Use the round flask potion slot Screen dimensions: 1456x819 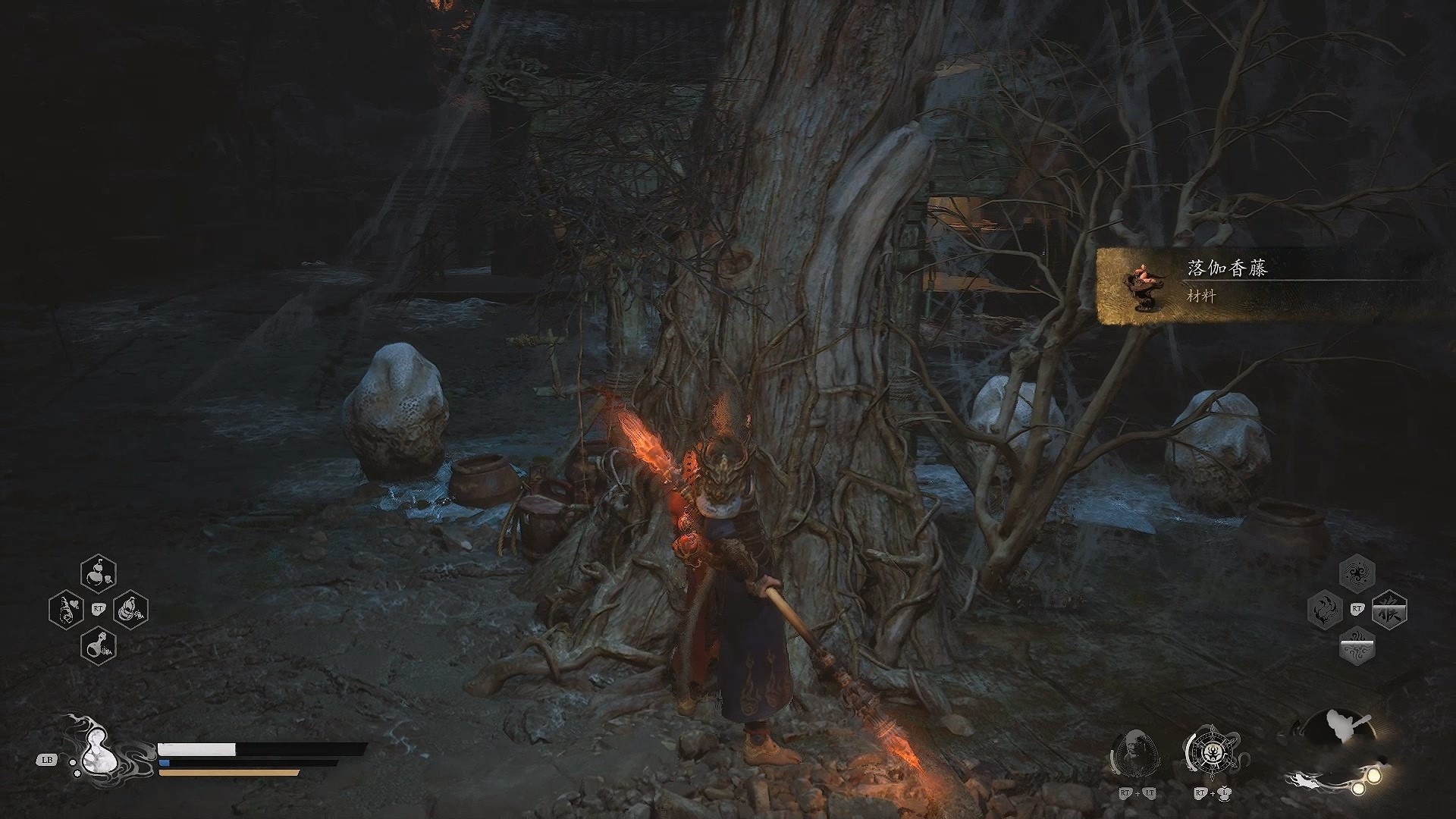pos(99,645)
